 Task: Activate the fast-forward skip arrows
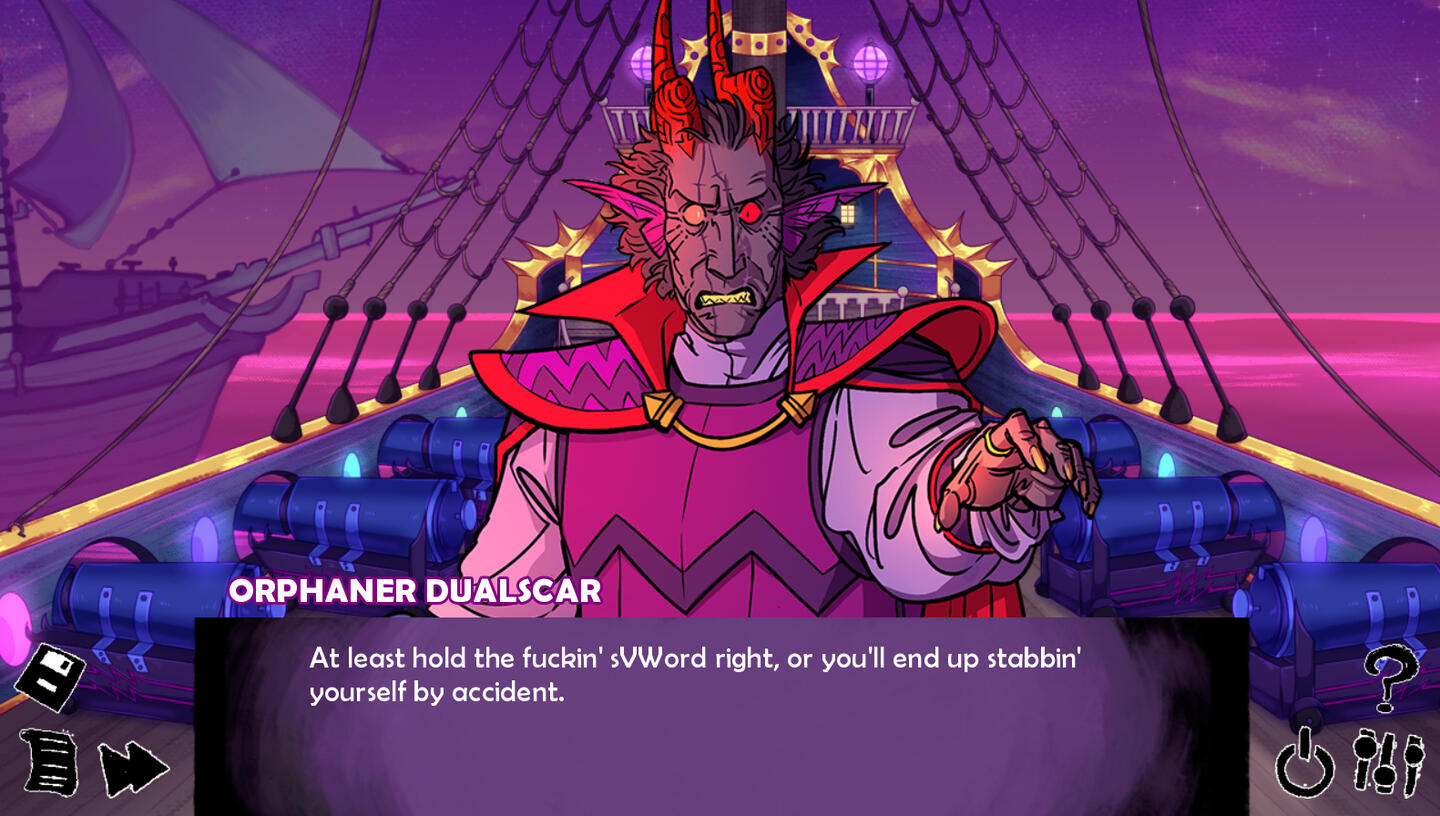pyautogui.click(x=132, y=769)
